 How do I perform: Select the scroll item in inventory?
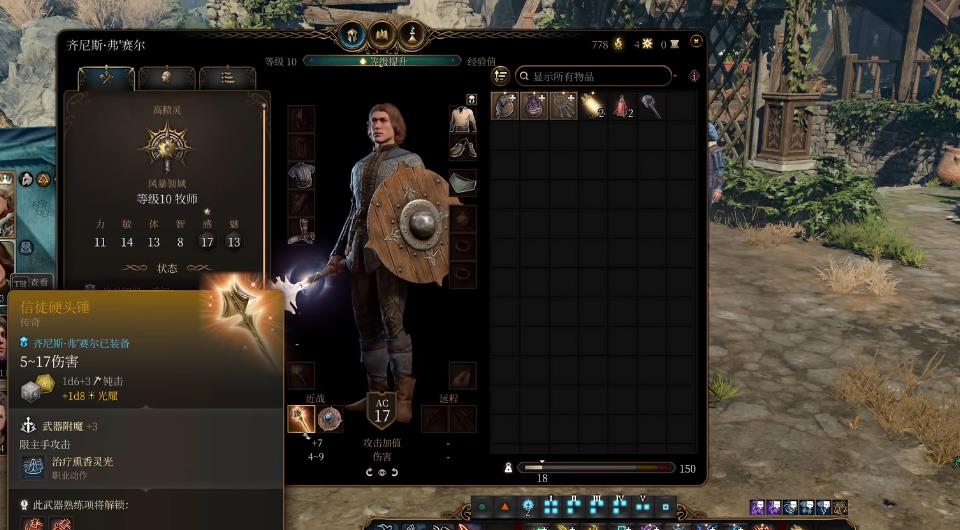[592, 106]
